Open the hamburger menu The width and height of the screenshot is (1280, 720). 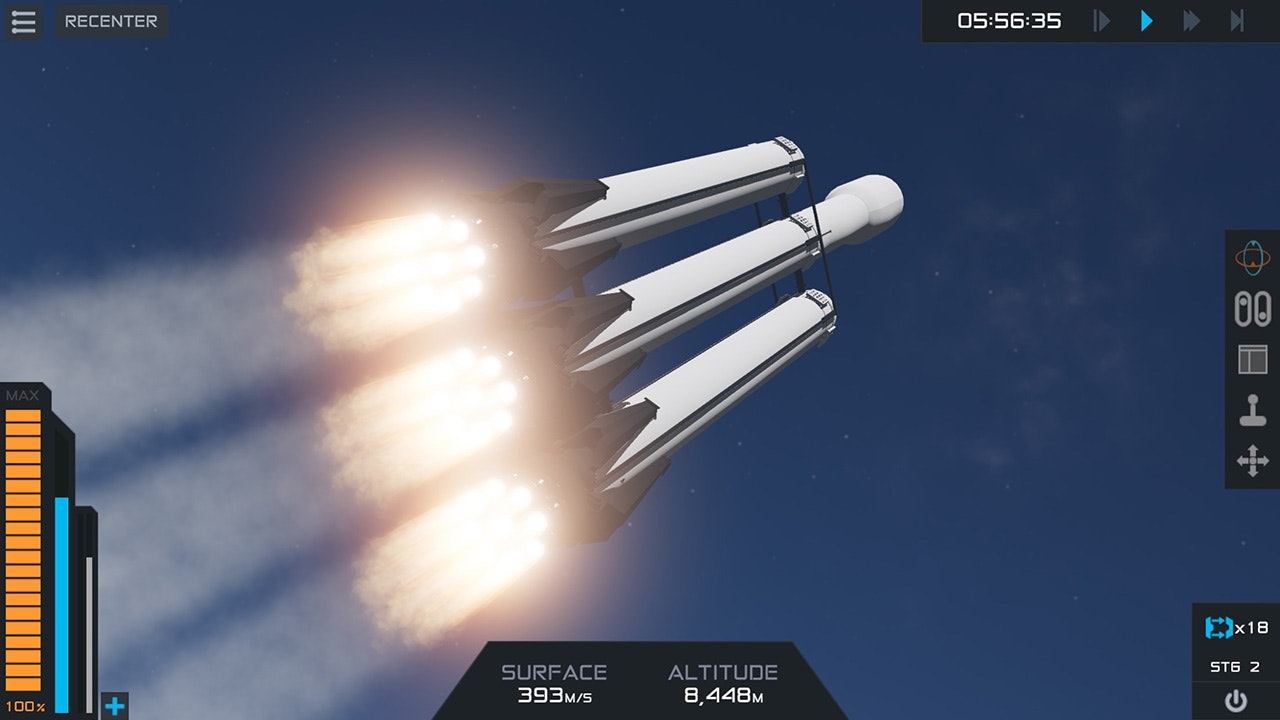pos(22,22)
